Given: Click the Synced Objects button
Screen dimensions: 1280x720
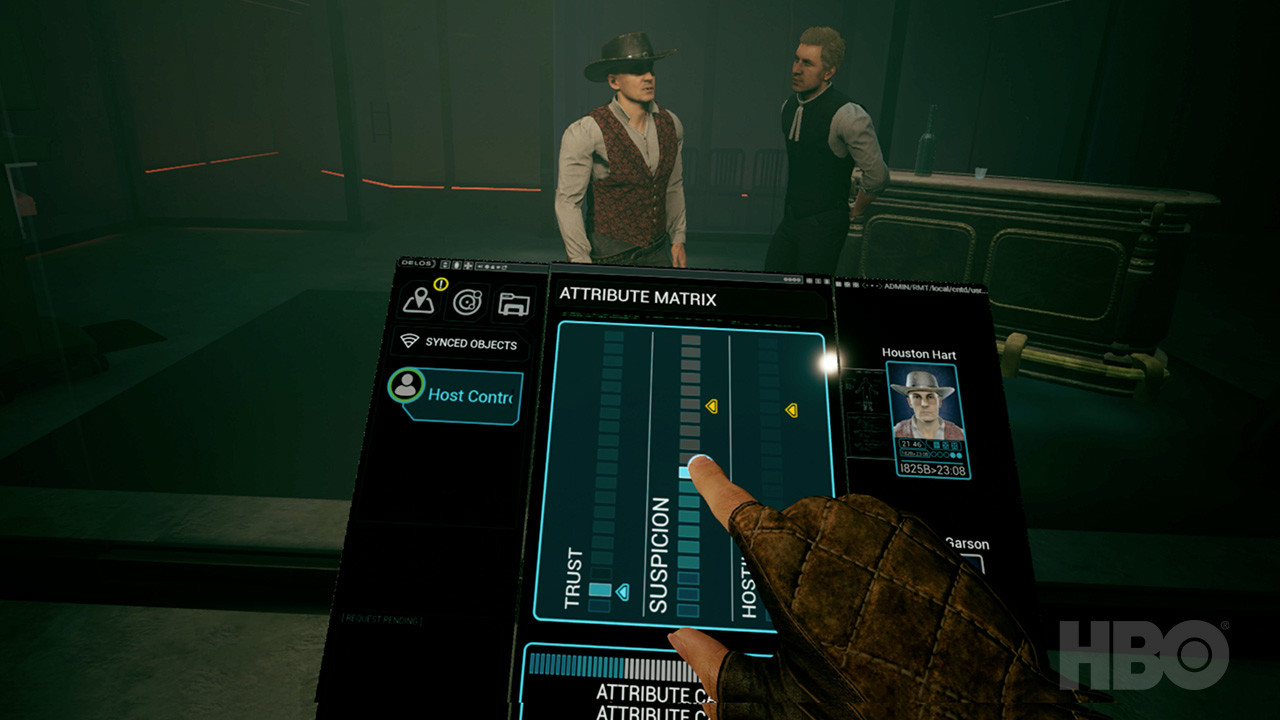Looking at the screenshot, I should [x=470, y=344].
